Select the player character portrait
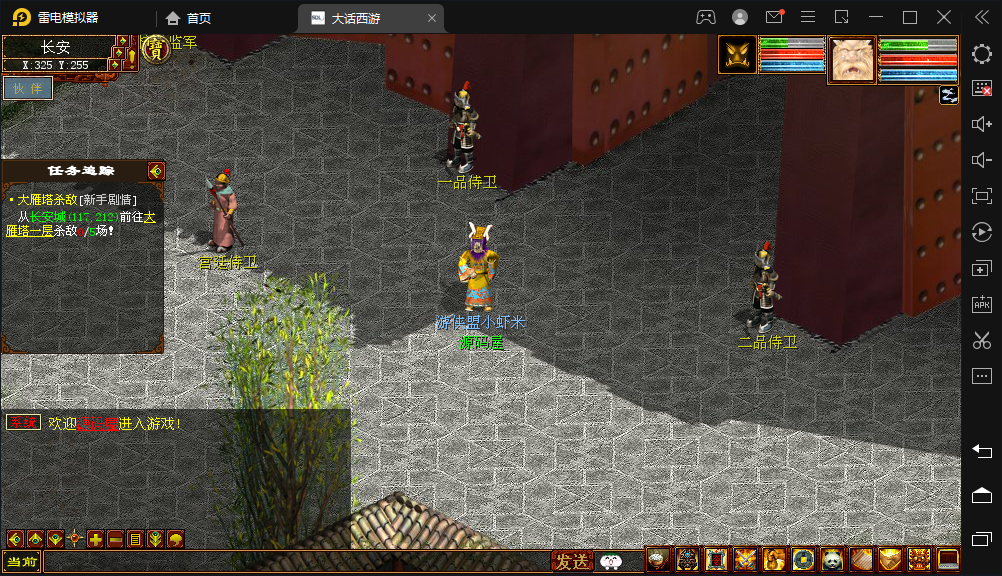The image size is (1002, 576). [737, 55]
